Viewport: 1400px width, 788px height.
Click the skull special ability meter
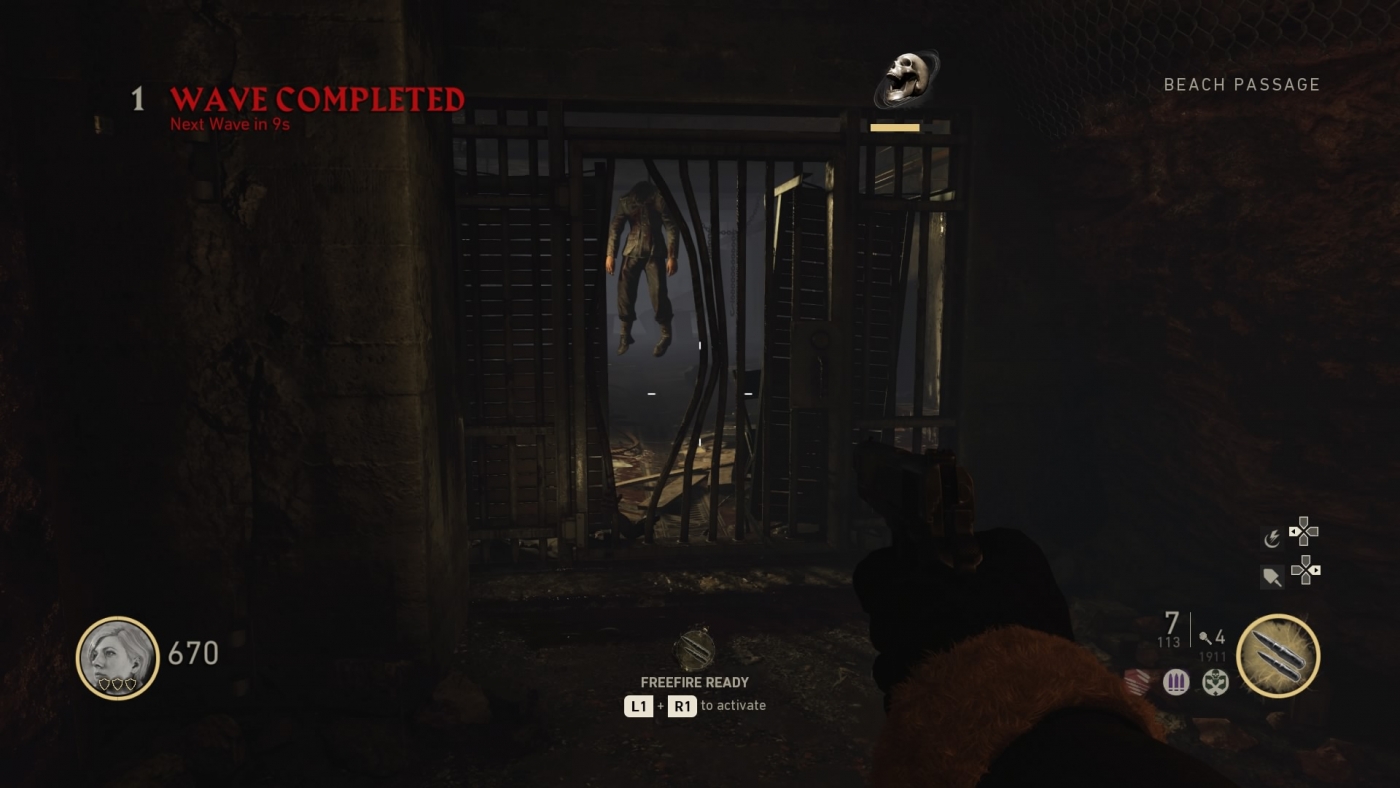(x=905, y=80)
